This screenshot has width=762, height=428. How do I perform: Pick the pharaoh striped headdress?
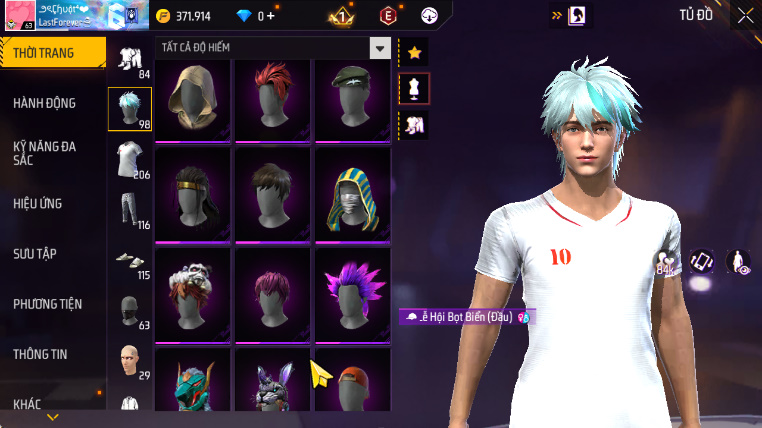point(351,196)
